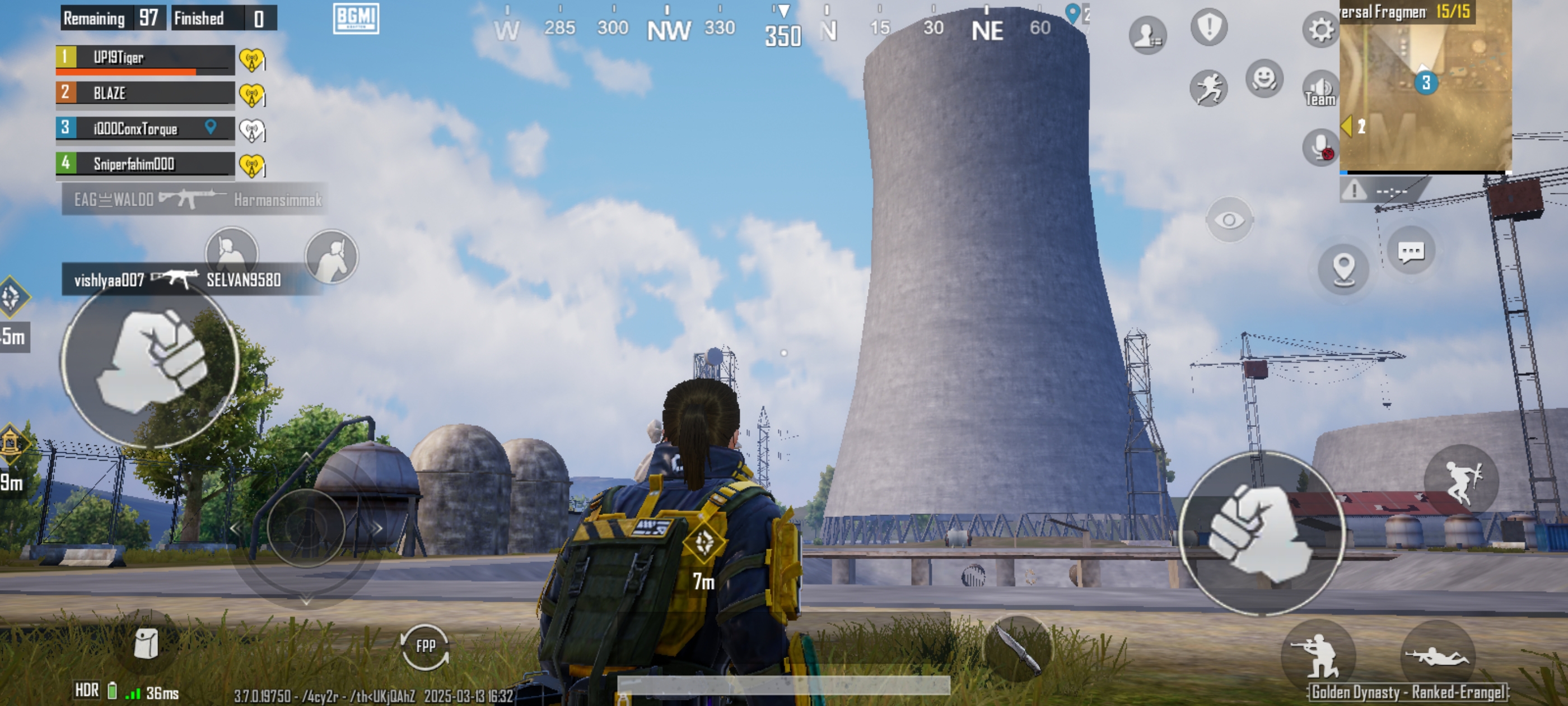Place a map marker with the pin icon
Viewport: 1568px width, 706px height.
(x=1343, y=268)
